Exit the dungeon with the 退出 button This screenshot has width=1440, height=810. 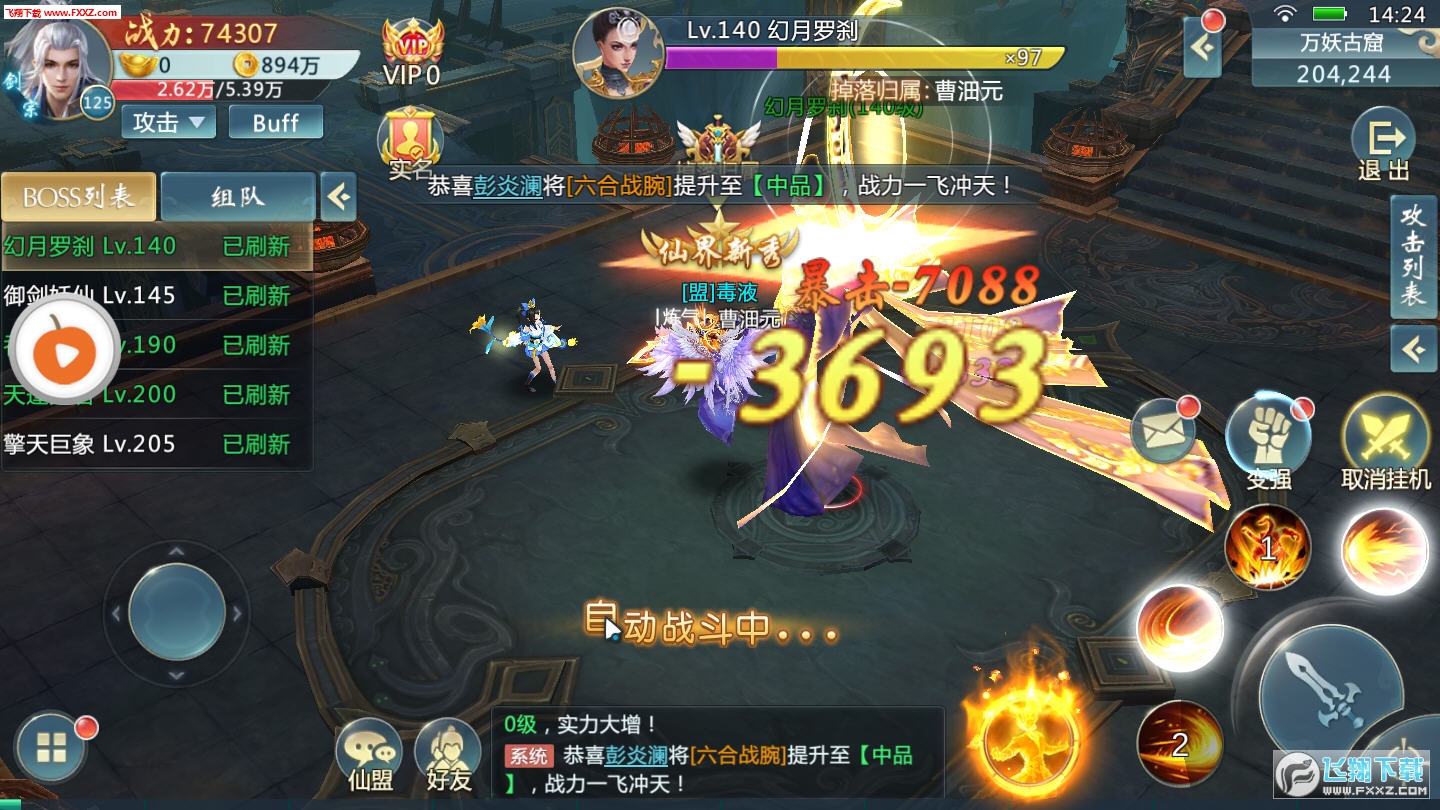[1384, 147]
